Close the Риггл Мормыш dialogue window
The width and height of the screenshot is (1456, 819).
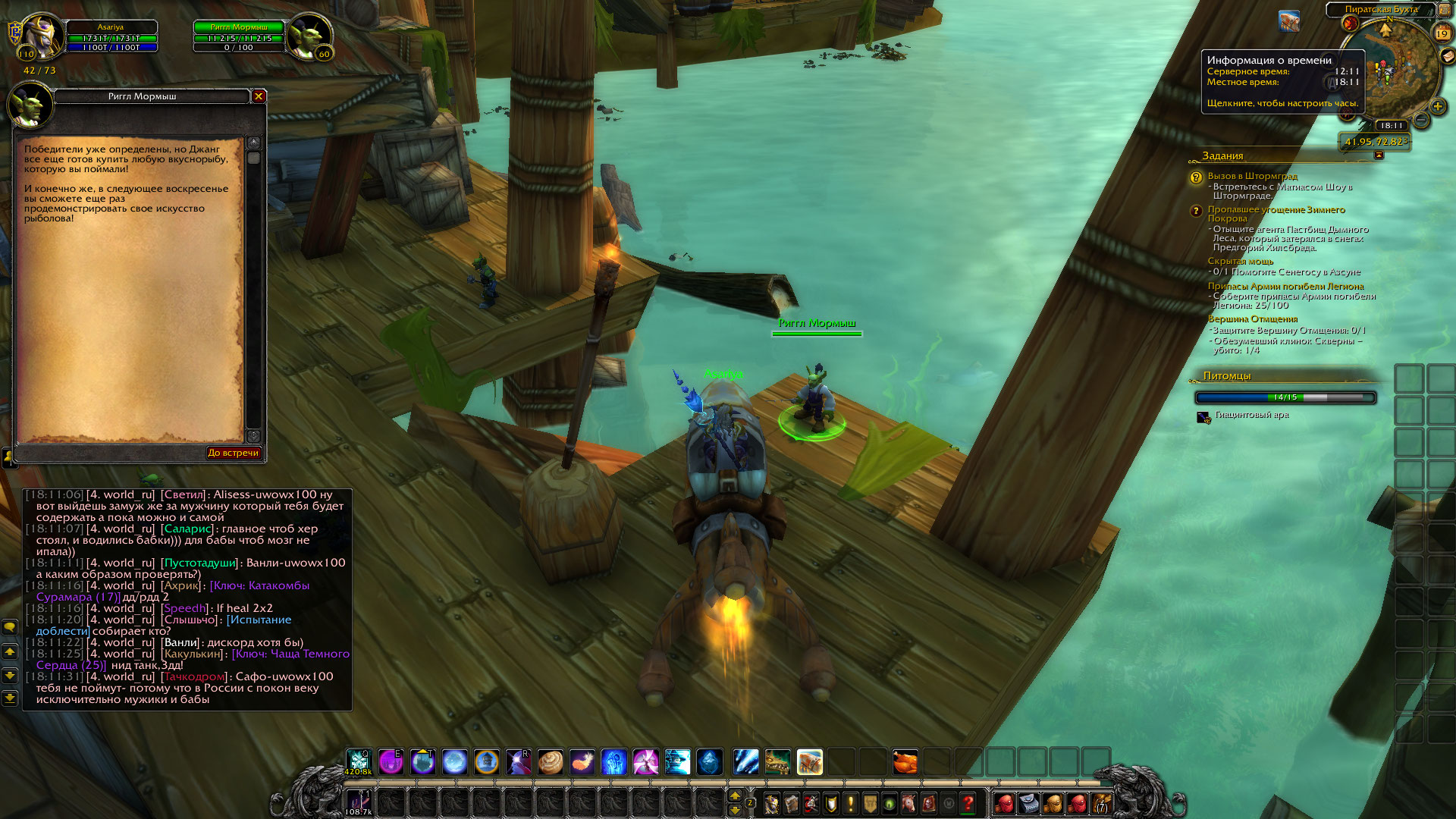click(259, 96)
